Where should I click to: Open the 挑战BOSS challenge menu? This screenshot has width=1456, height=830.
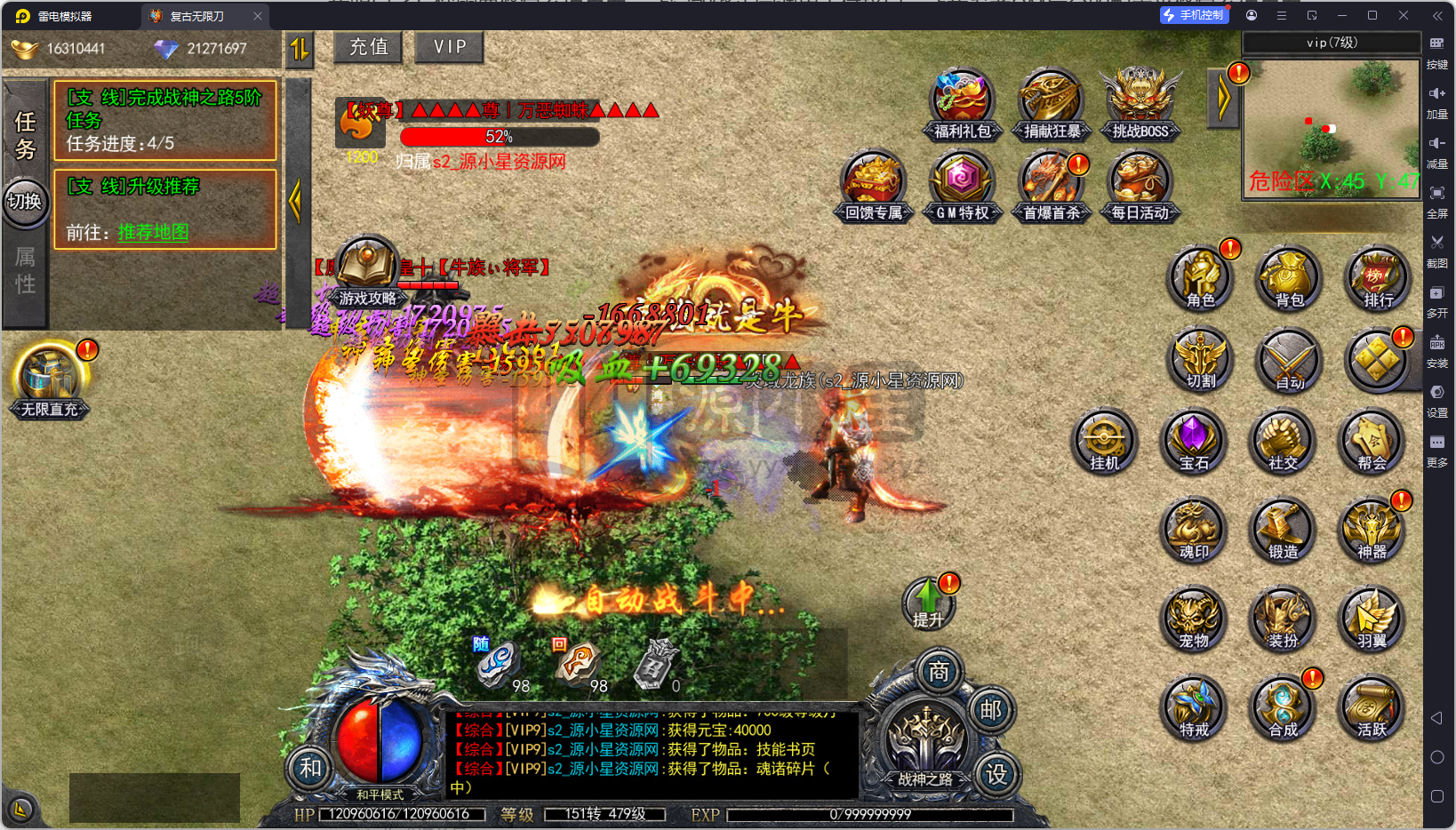(1140, 105)
